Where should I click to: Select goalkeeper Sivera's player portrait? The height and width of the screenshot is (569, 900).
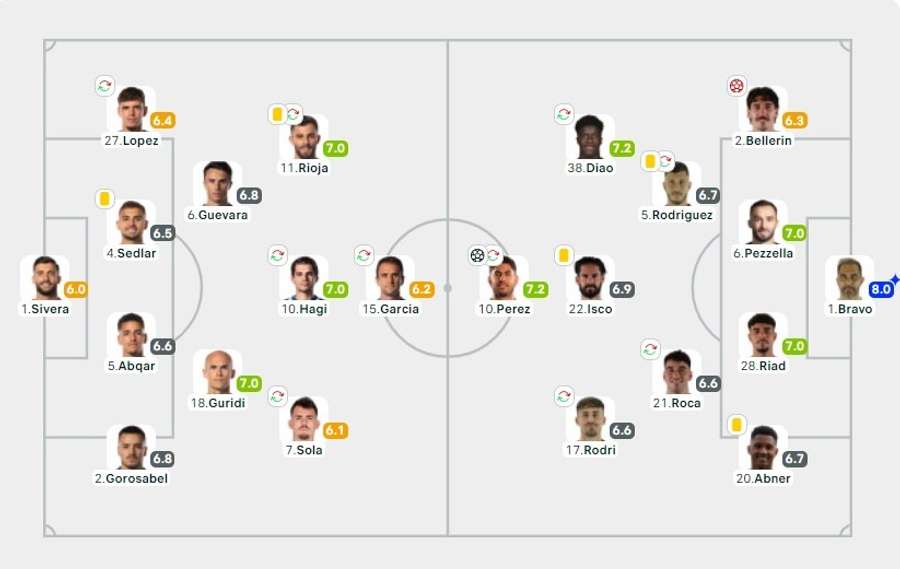44,279
